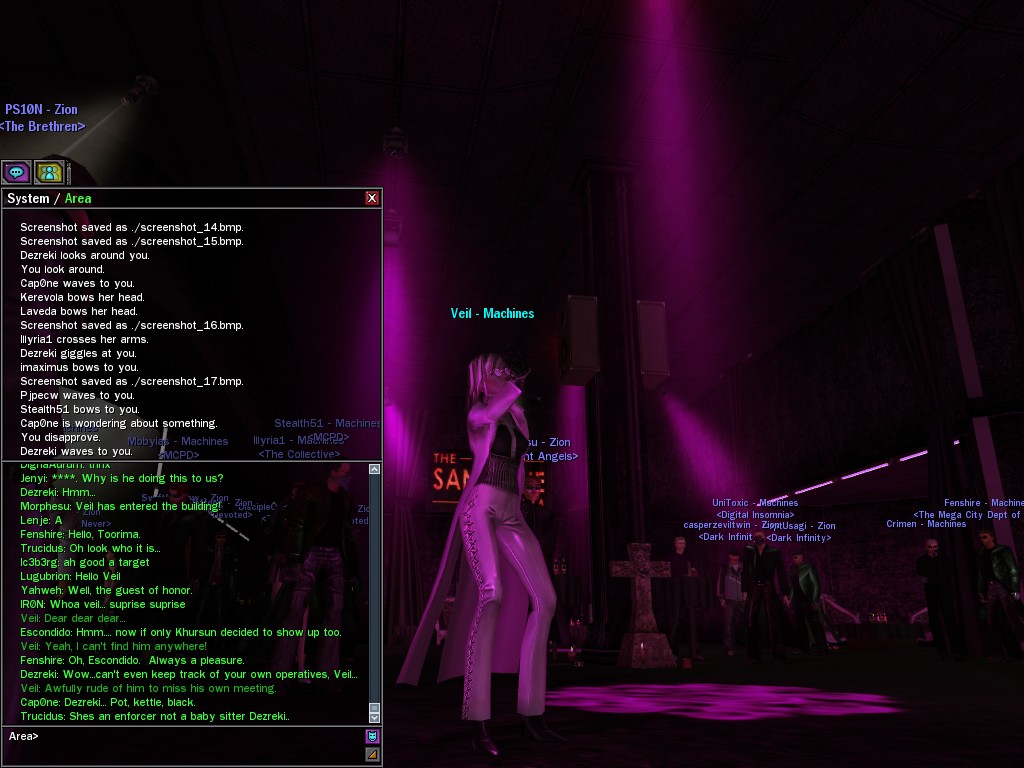Open the team members icon

pyautogui.click(x=49, y=172)
